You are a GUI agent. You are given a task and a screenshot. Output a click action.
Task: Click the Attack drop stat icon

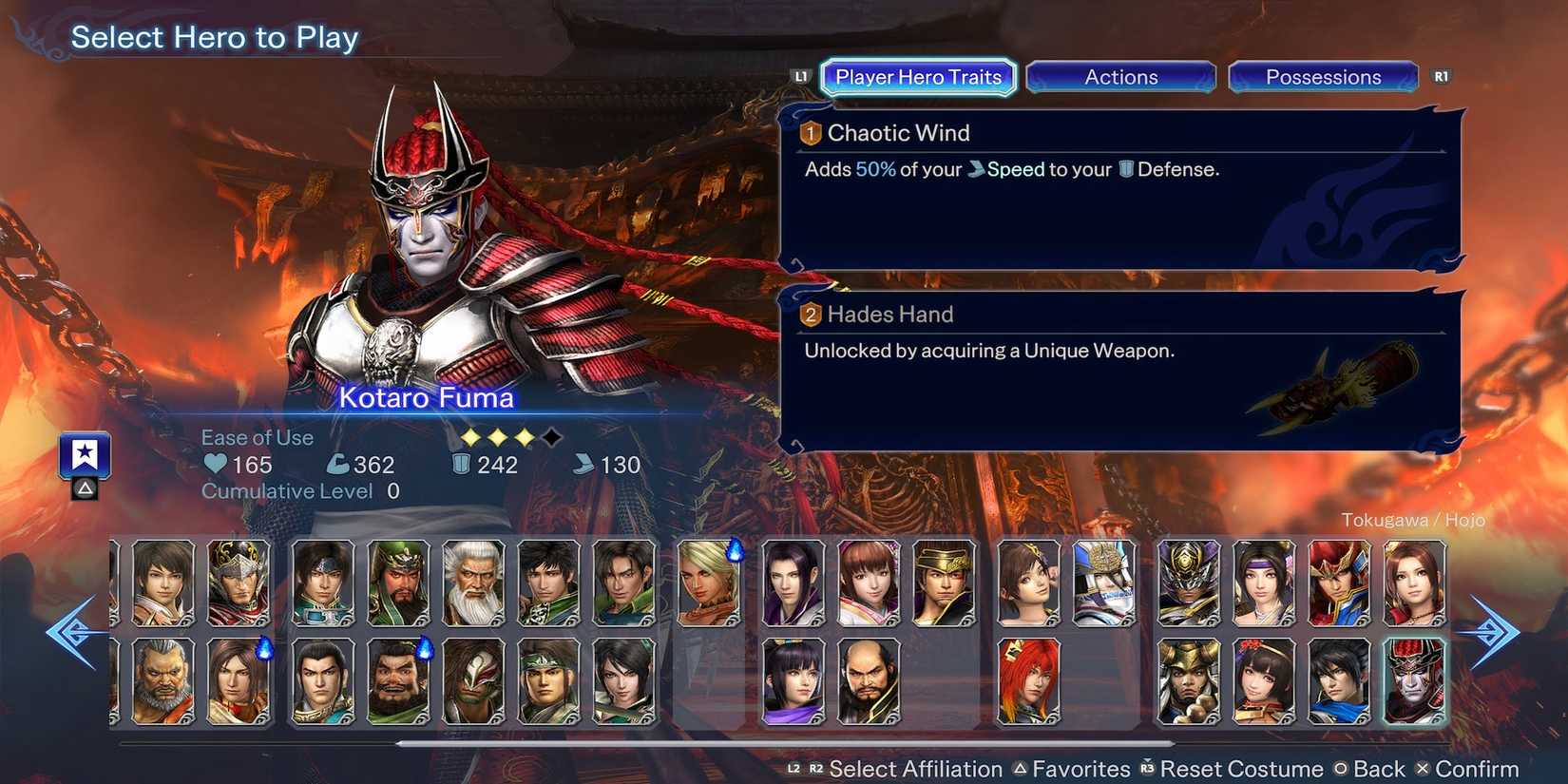tap(338, 465)
